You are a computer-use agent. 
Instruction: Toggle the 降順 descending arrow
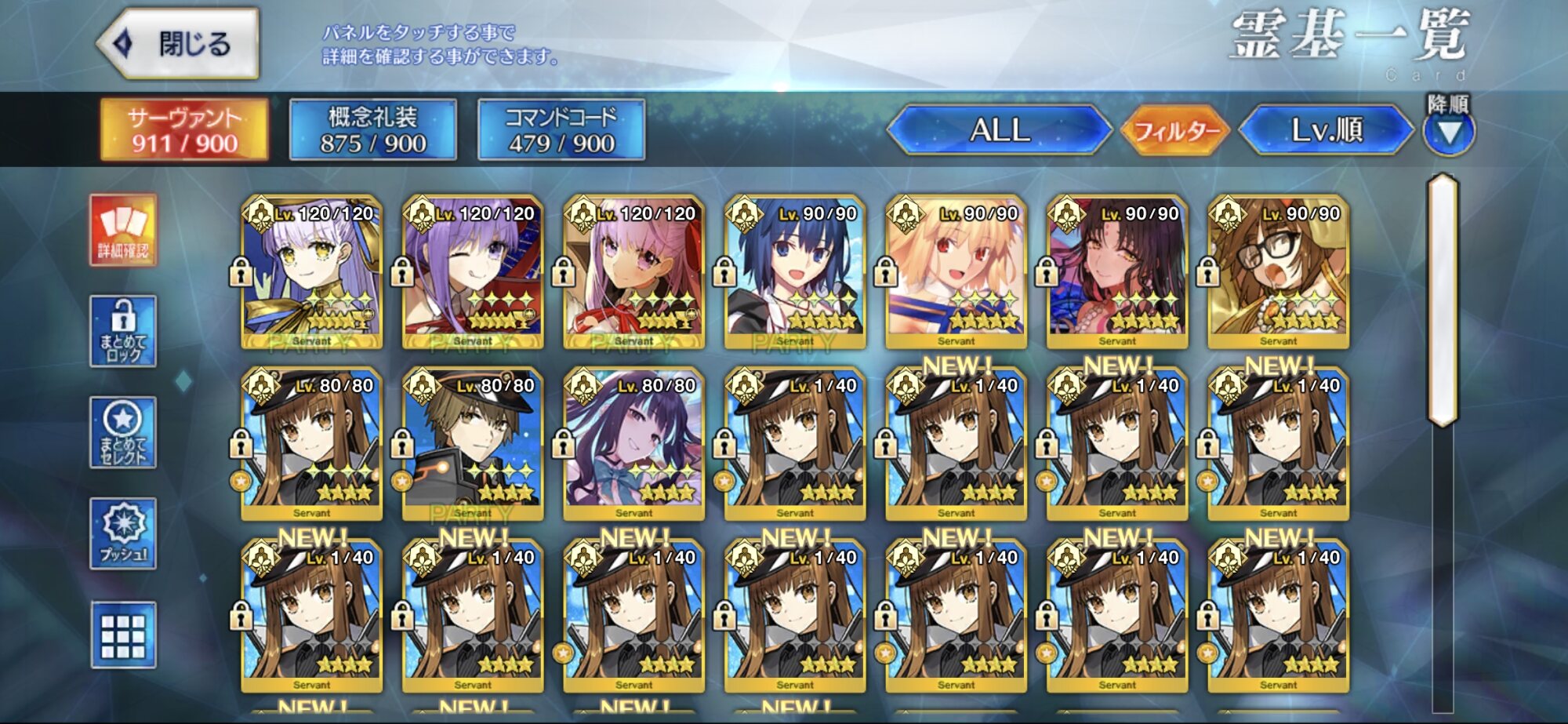[x=1449, y=131]
